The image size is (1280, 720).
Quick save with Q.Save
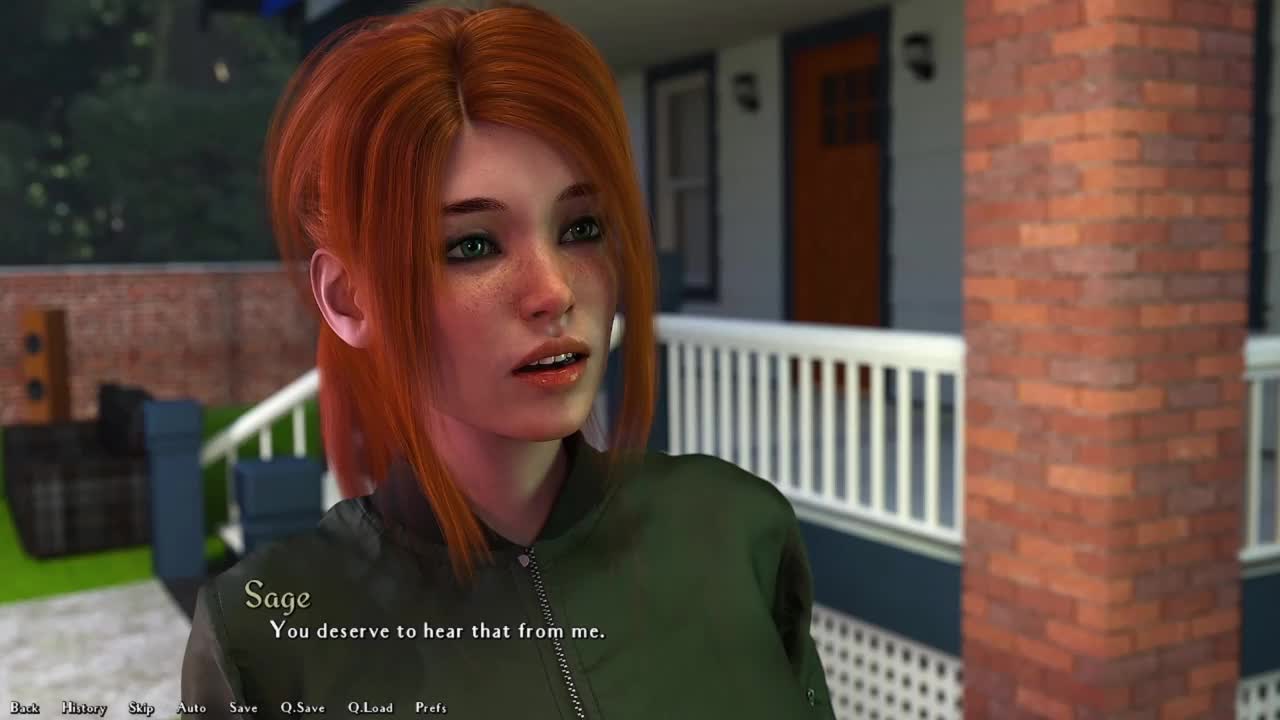click(x=302, y=708)
